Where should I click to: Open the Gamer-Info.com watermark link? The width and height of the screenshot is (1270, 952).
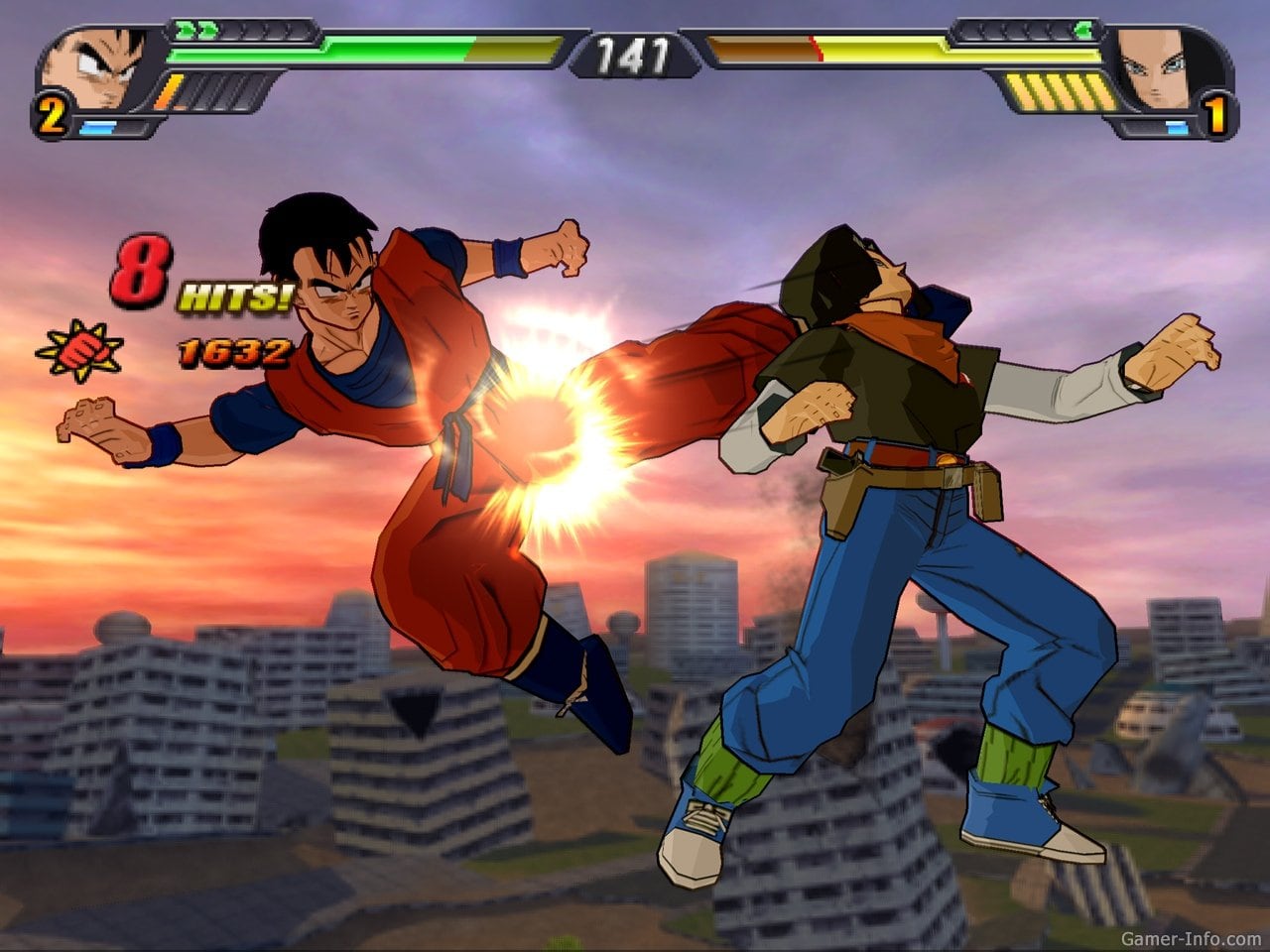point(1191,938)
